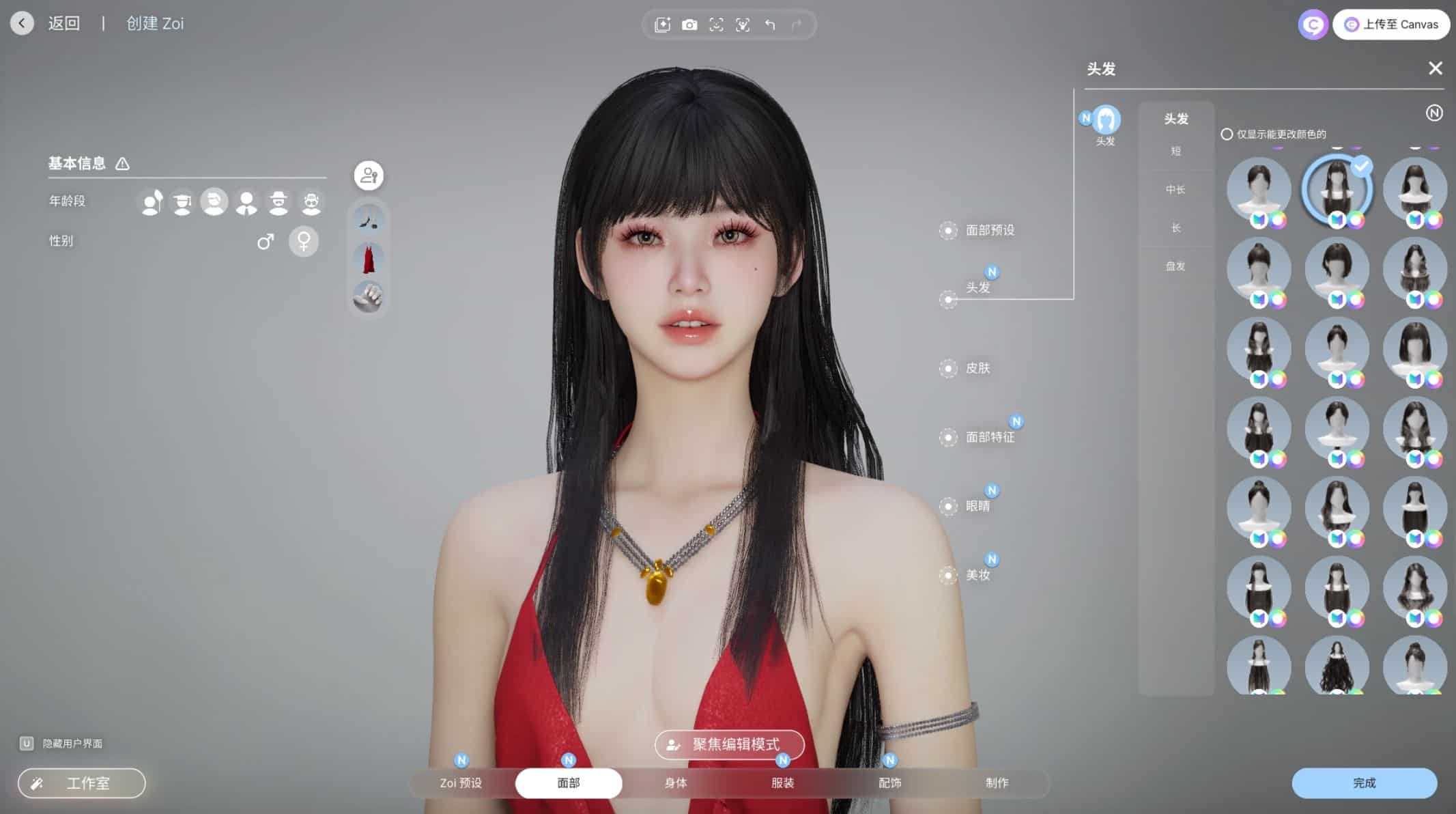
Task: Select the male gender symbol
Action: click(266, 241)
